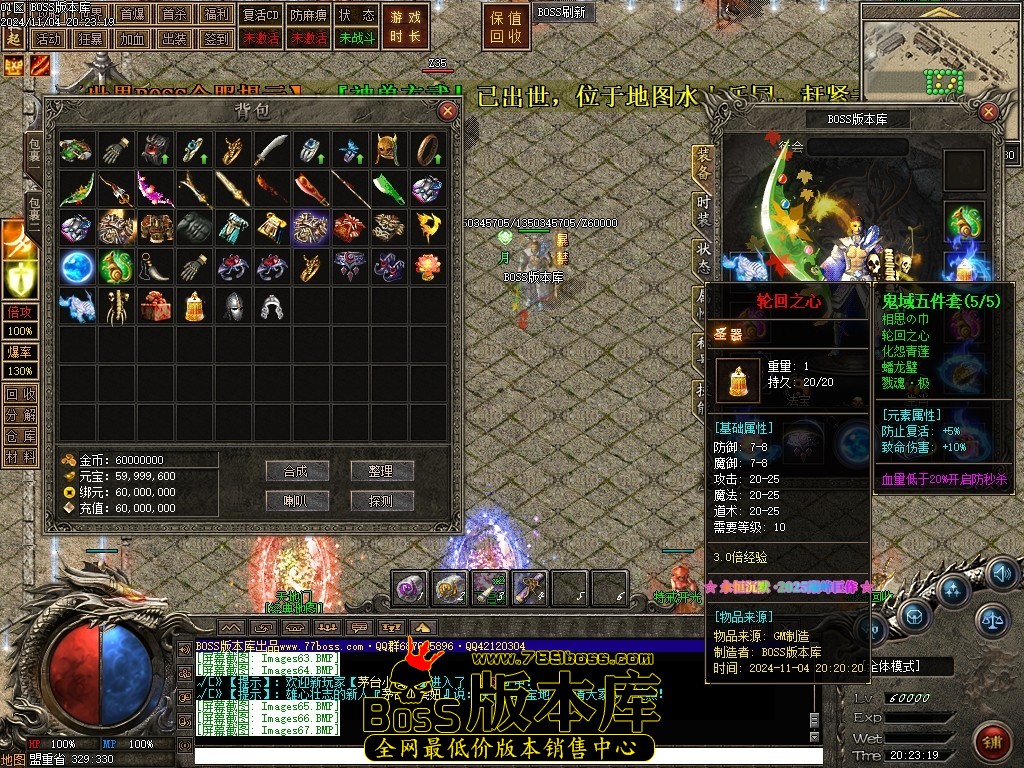The width and height of the screenshot is (1024, 768).
Task: Sort the bag with the 整理 button
Action: [382, 471]
